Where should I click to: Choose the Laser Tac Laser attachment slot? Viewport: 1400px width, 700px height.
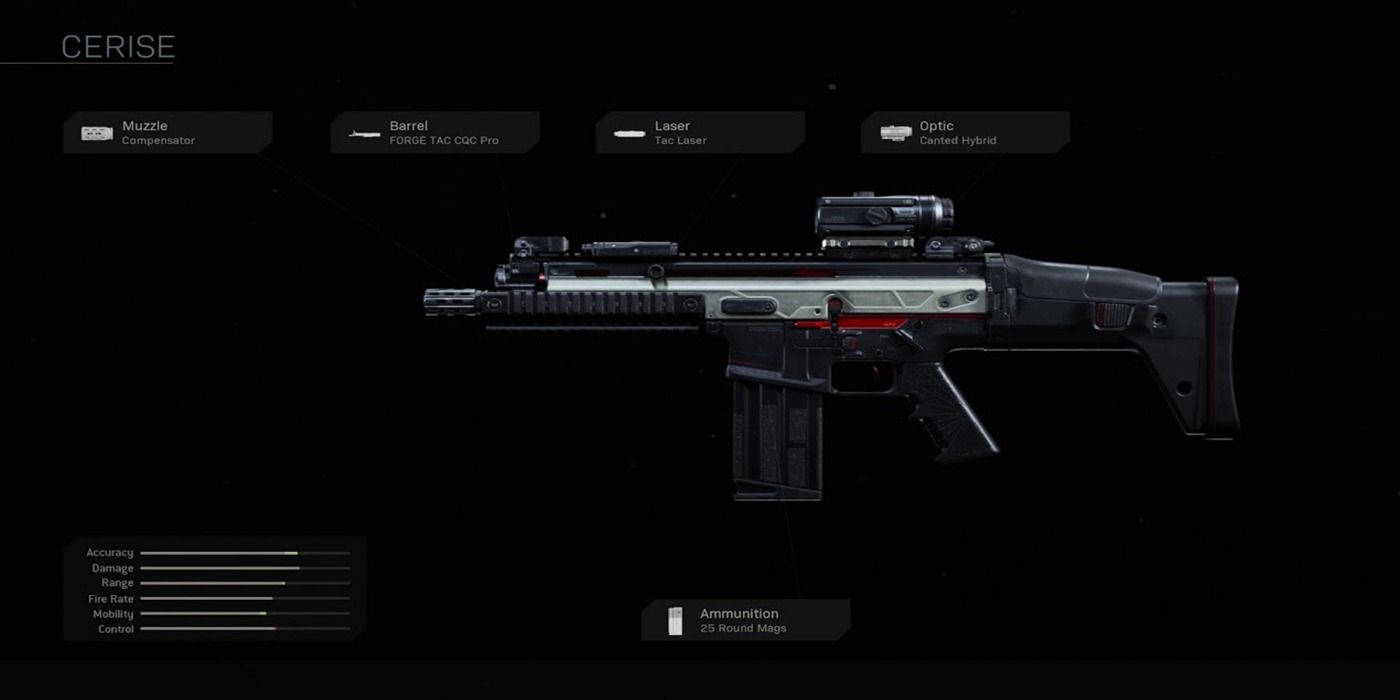pyautogui.click(x=700, y=132)
